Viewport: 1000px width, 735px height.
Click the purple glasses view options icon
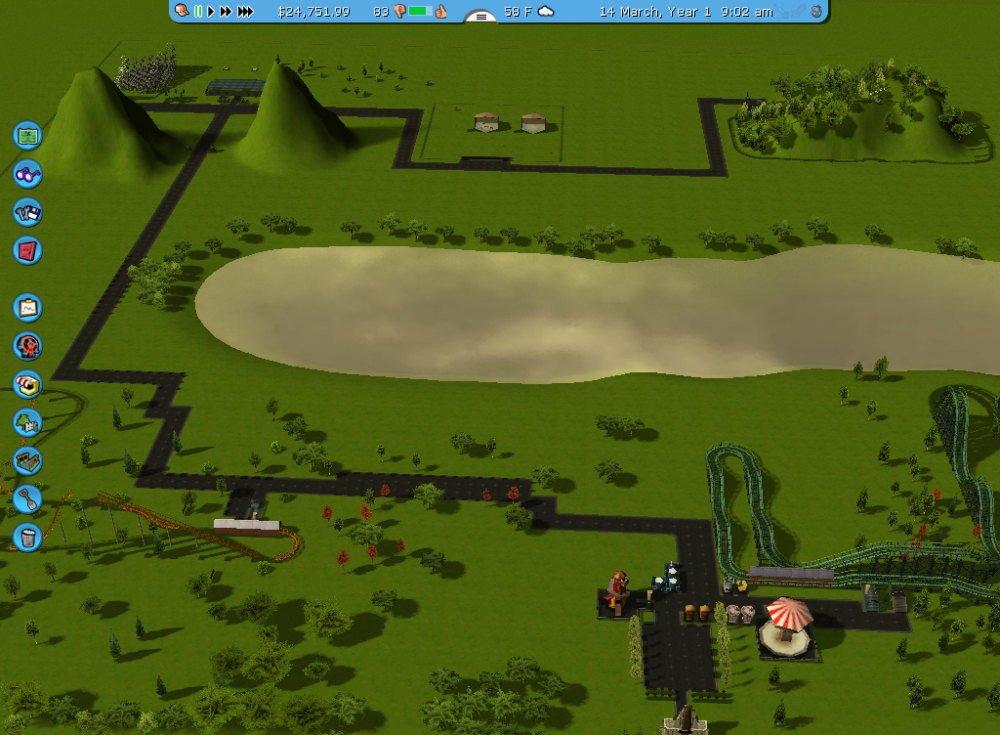27,174
